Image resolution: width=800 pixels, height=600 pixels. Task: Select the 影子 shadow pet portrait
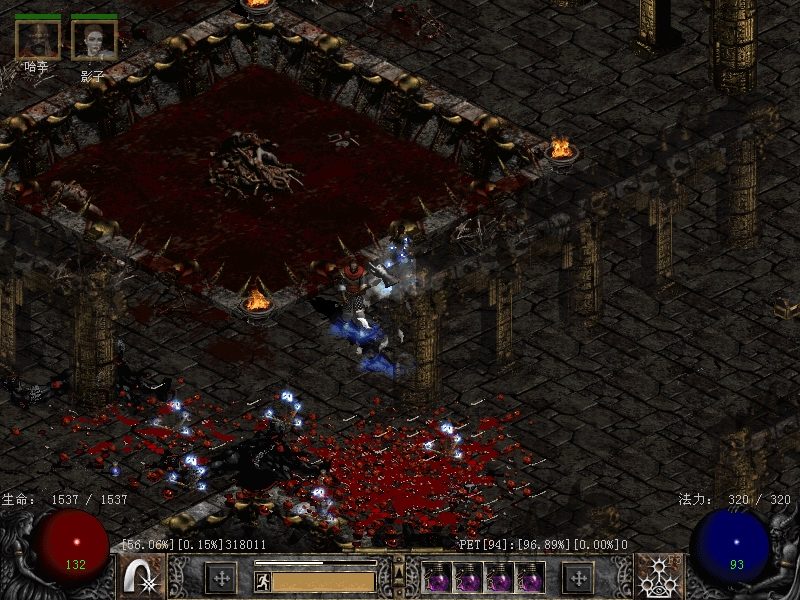[x=94, y=38]
